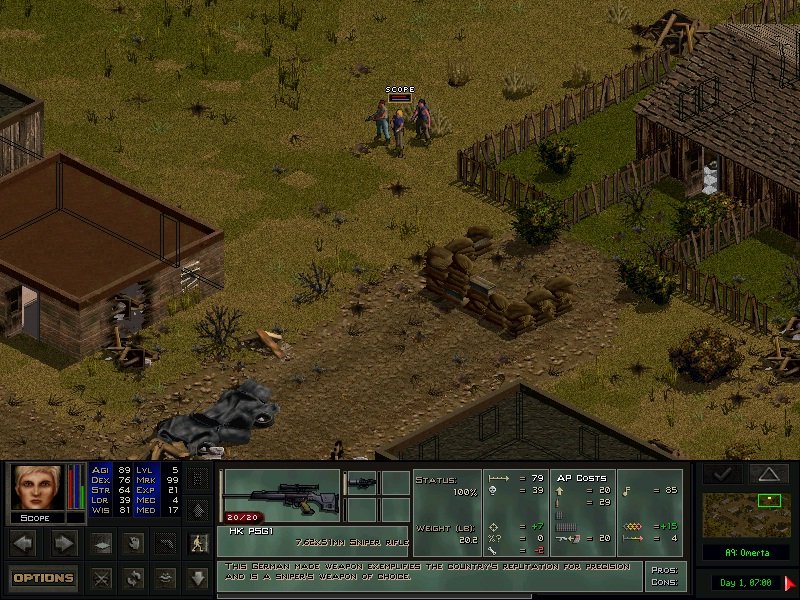This screenshot has width=800, height=600.
Task: Click the pistol burst mode button
Action: 166,544
